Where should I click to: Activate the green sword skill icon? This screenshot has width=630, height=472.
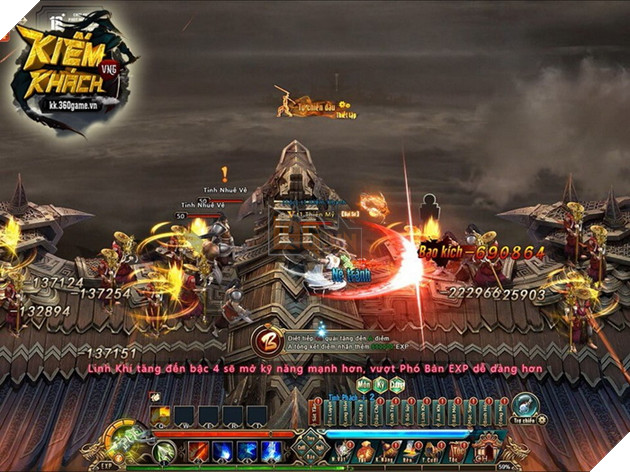[166, 452]
